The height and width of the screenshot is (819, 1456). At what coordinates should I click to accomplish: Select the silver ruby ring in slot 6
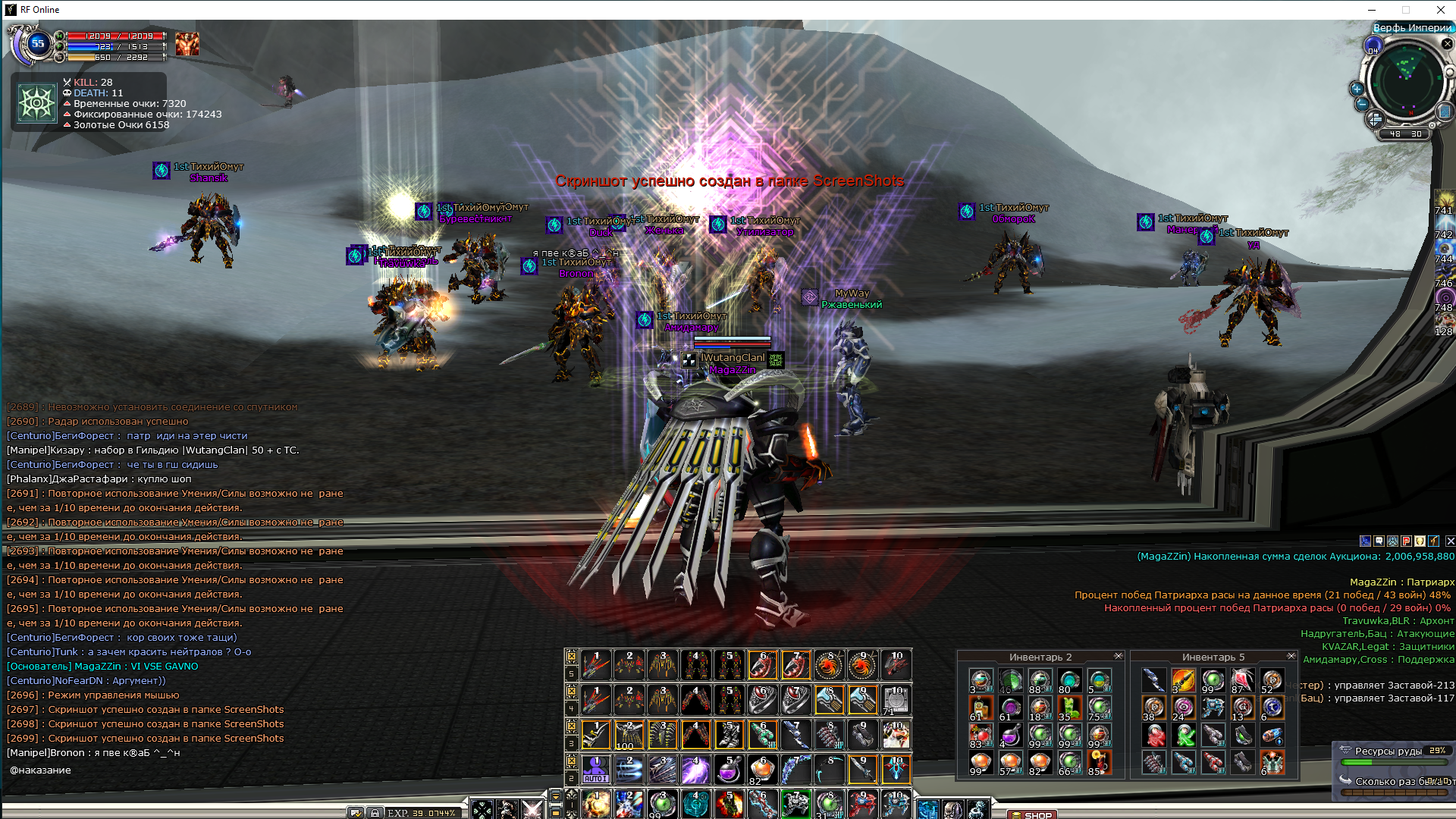tap(762, 700)
